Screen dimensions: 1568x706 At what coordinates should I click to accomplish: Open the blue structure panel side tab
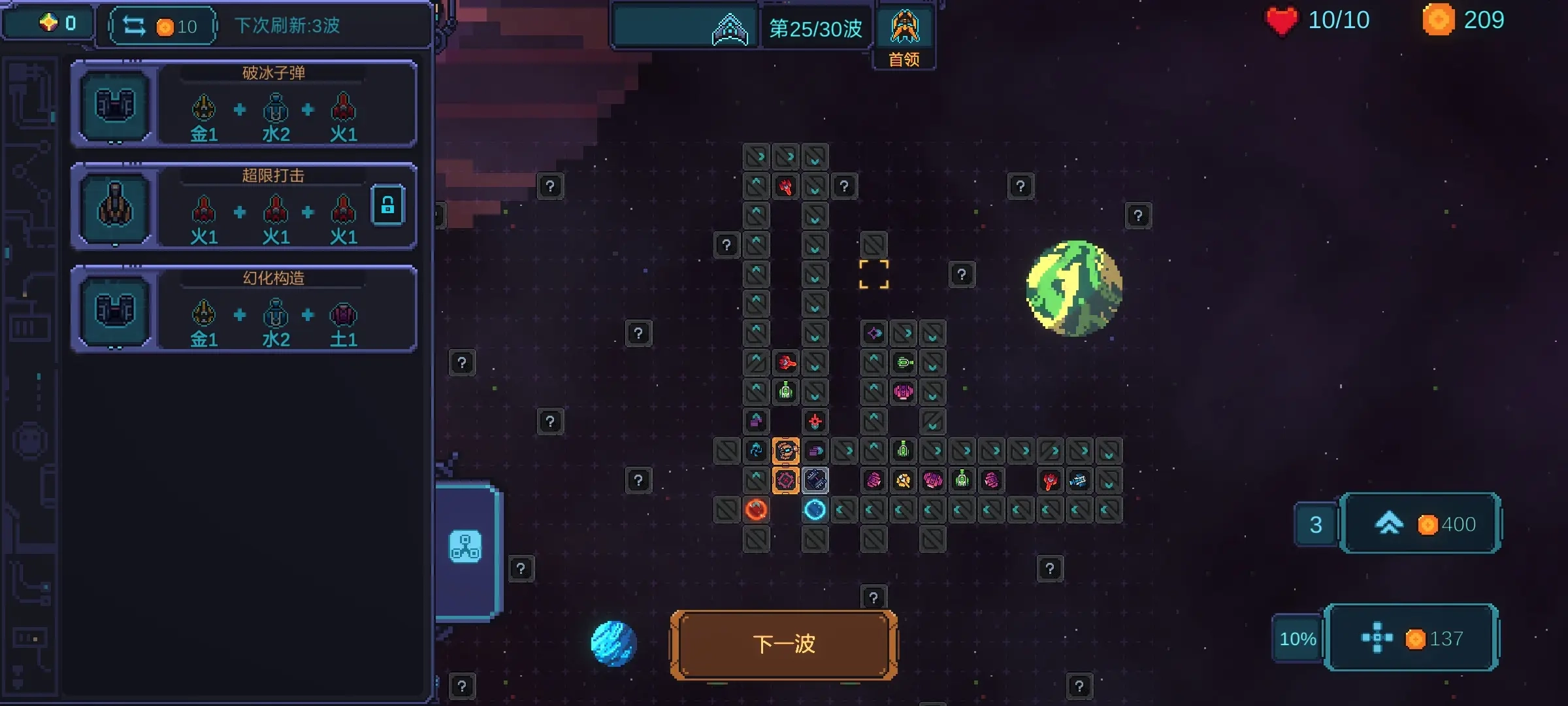pyautogui.click(x=465, y=547)
